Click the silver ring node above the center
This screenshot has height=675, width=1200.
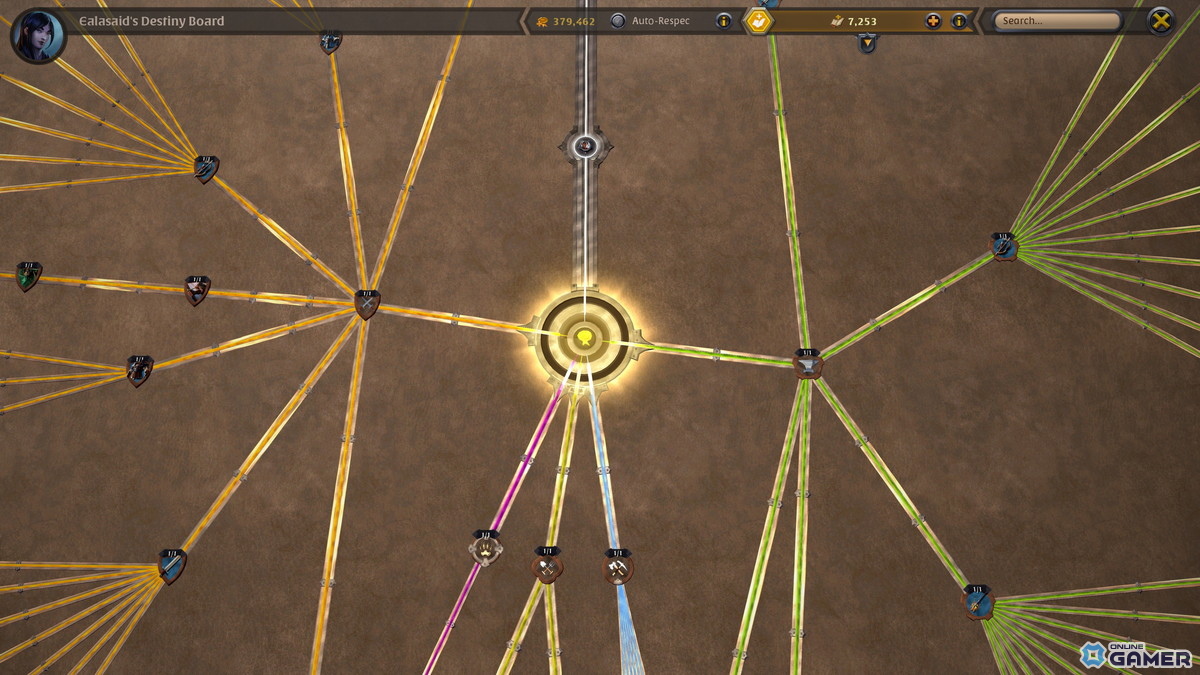coord(585,147)
